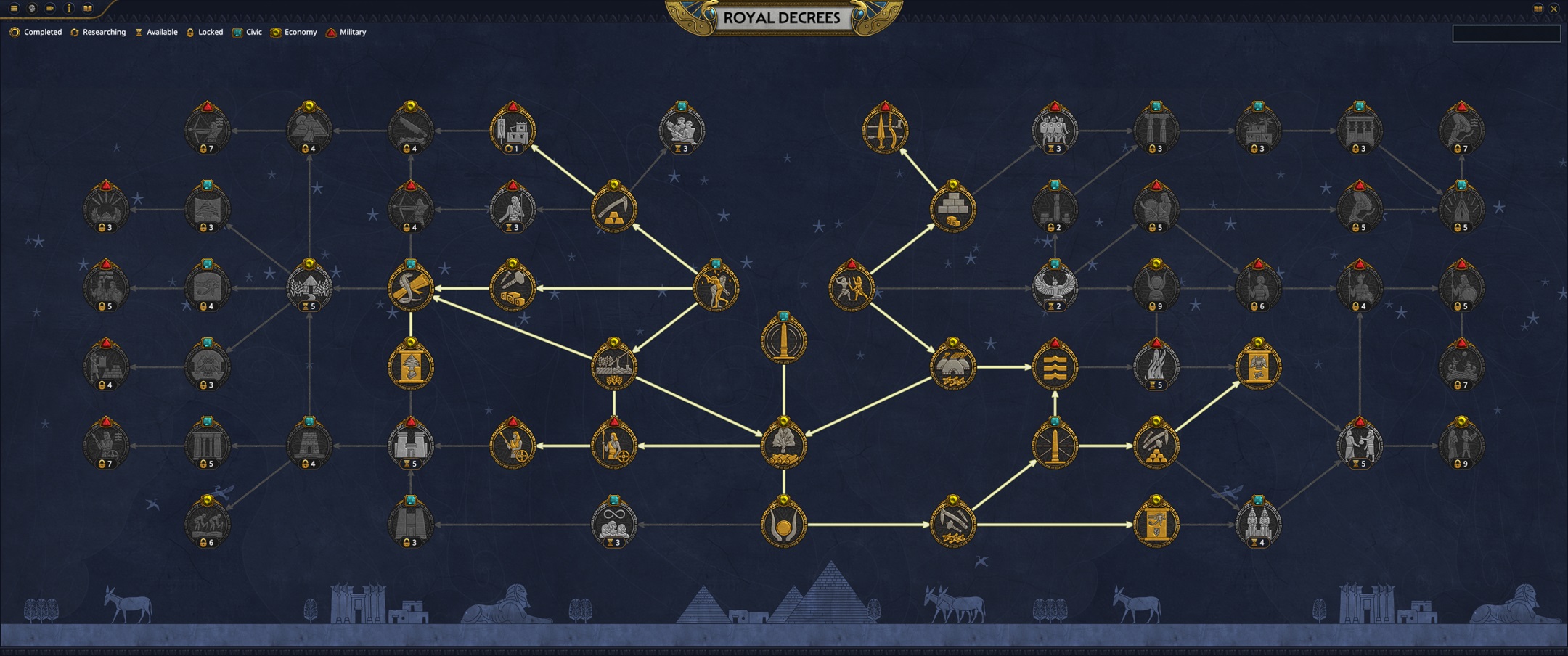1568x656 pixels.
Task: Open the video camera recording icon
Action: 49,8
